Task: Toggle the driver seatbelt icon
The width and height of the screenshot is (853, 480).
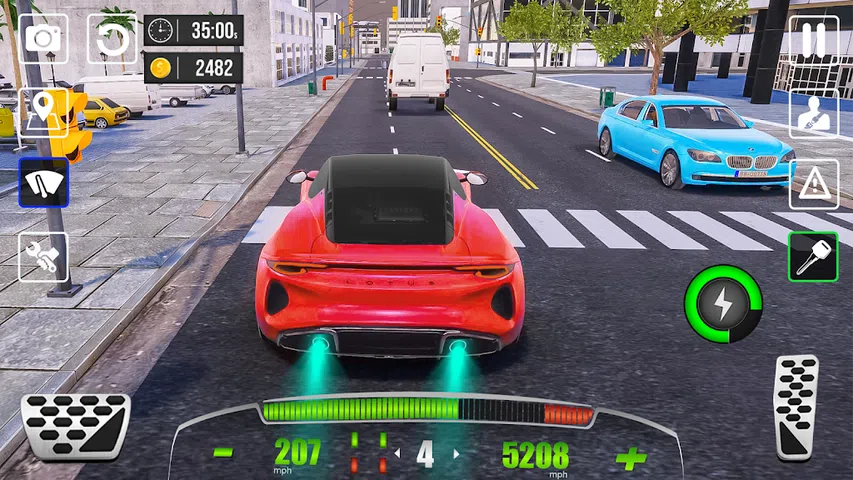Action: point(814,113)
